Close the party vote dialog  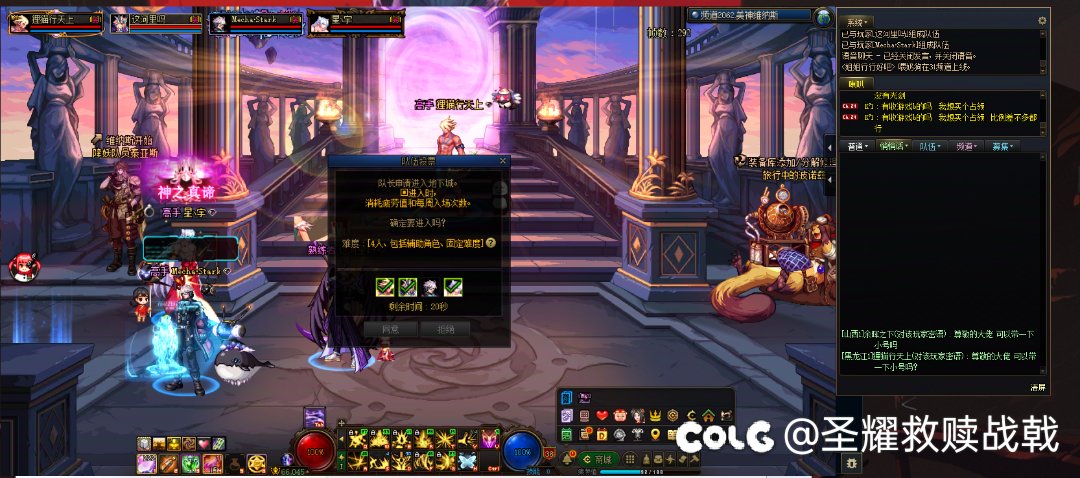tap(503, 160)
